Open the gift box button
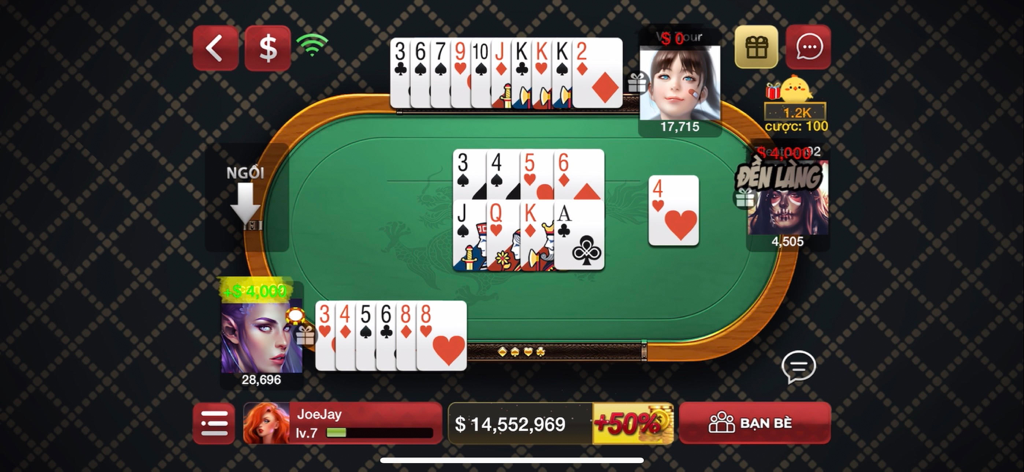1024x472 pixels. click(756, 47)
